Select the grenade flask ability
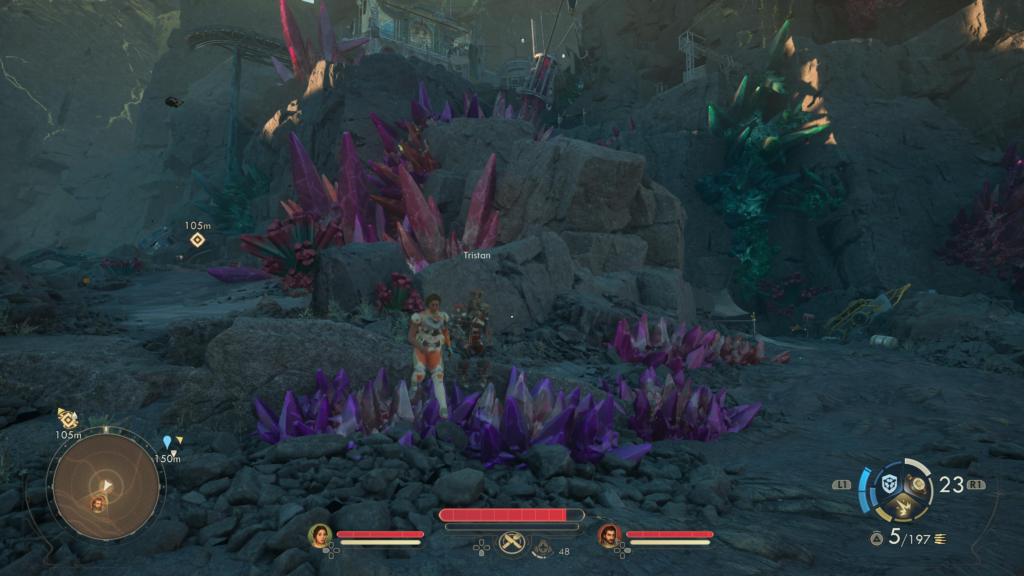Viewport: 1024px width, 576px height. point(916,485)
